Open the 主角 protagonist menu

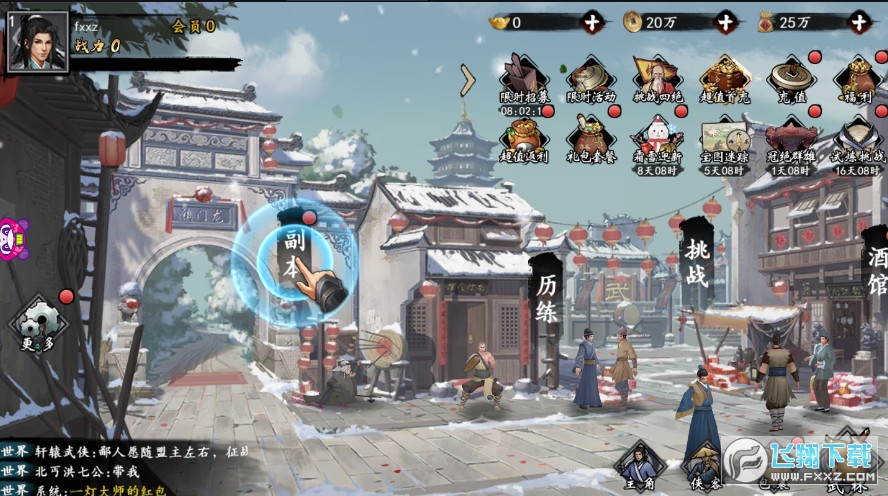(639, 465)
